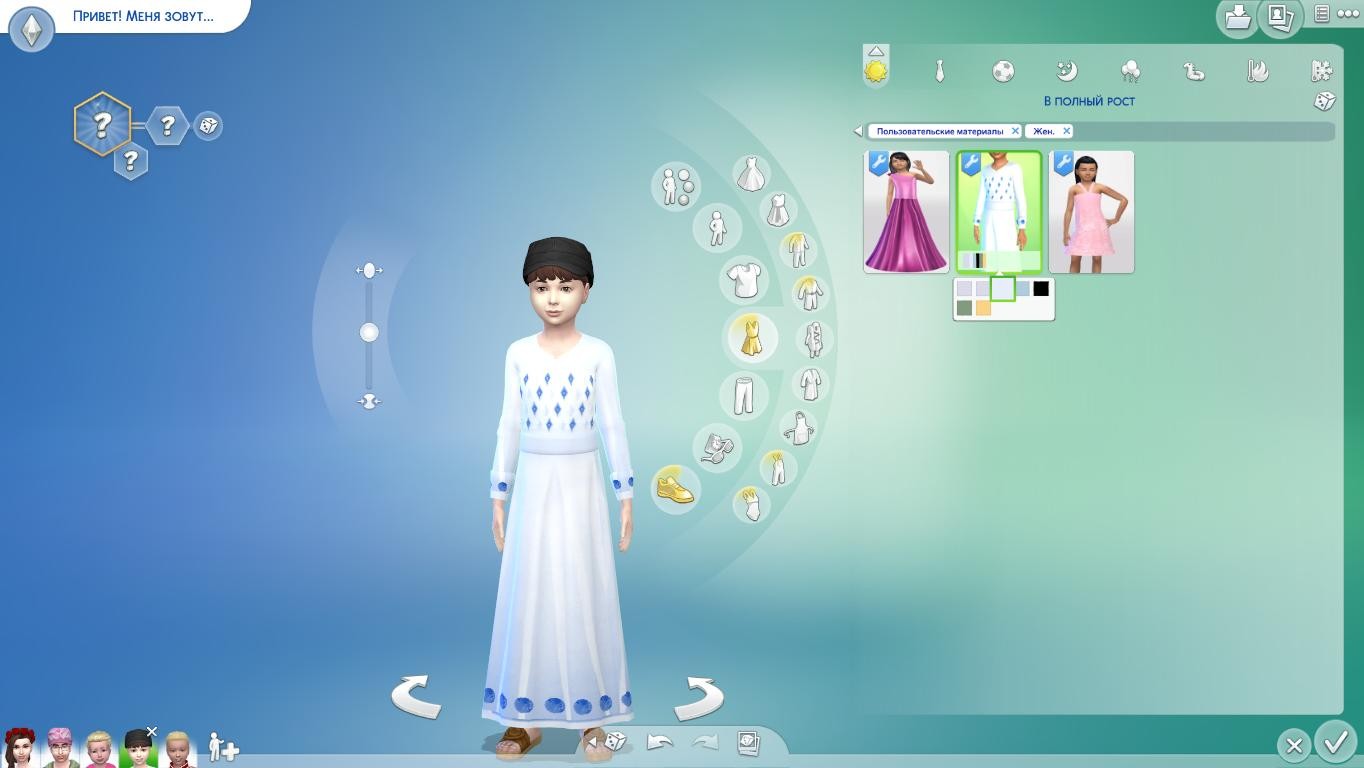Remove the 'Пользовательские материалы' filter tag
Image resolution: width=1364 pixels, height=768 pixels.
pyautogui.click(x=1015, y=131)
